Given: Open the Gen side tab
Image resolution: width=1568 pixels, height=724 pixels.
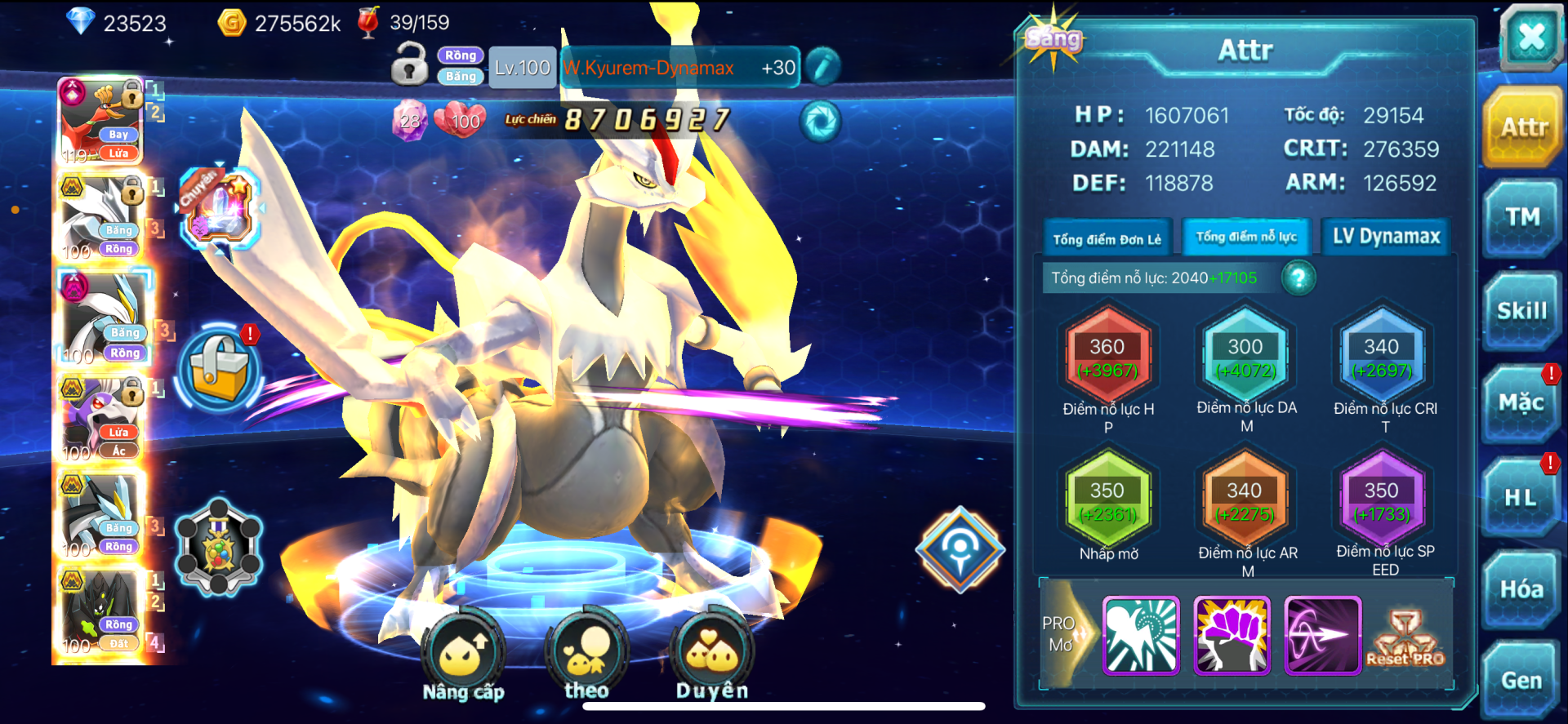Looking at the screenshot, I should [x=1521, y=680].
